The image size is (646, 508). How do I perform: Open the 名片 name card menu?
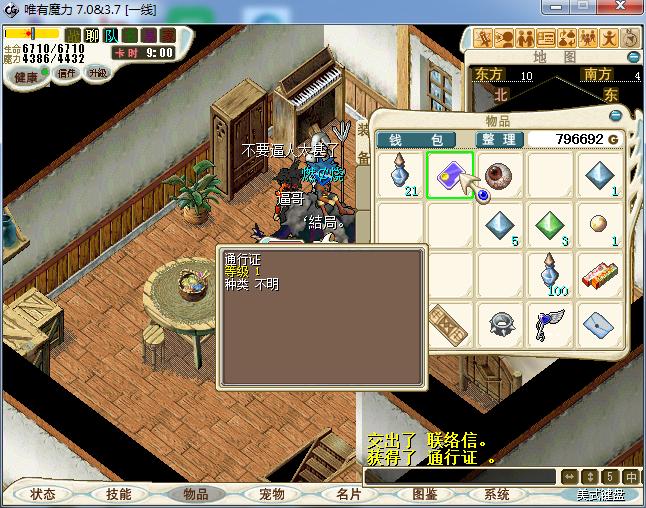pos(348,494)
